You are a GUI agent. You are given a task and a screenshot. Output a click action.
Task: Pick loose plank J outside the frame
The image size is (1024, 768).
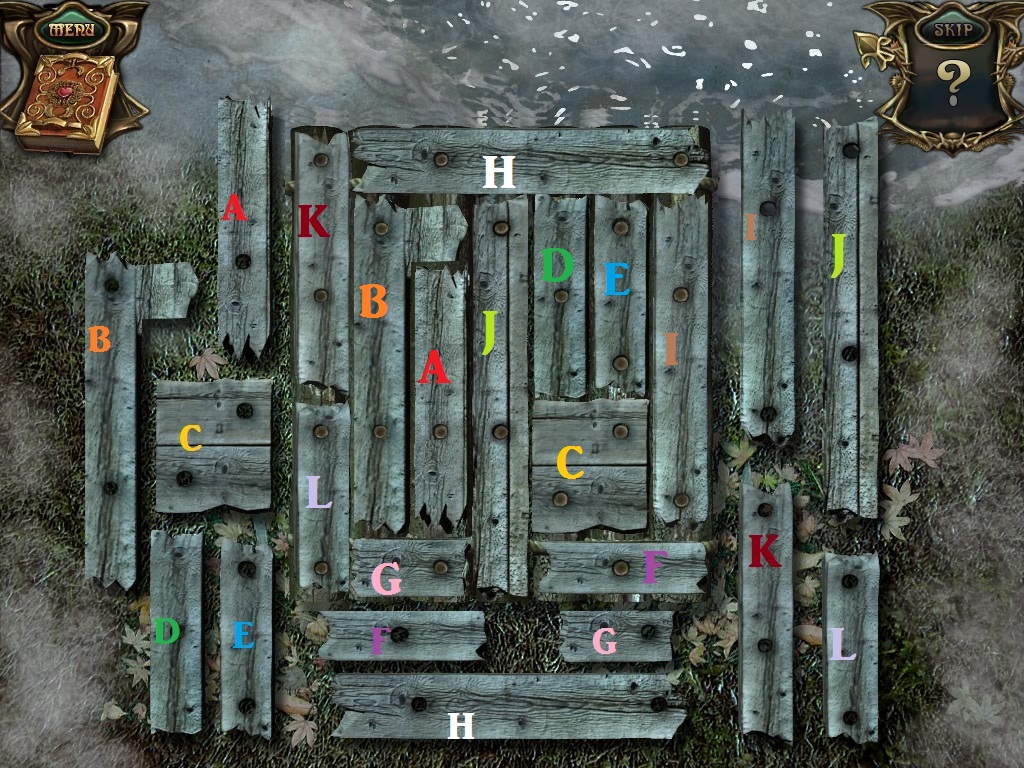tap(850, 314)
